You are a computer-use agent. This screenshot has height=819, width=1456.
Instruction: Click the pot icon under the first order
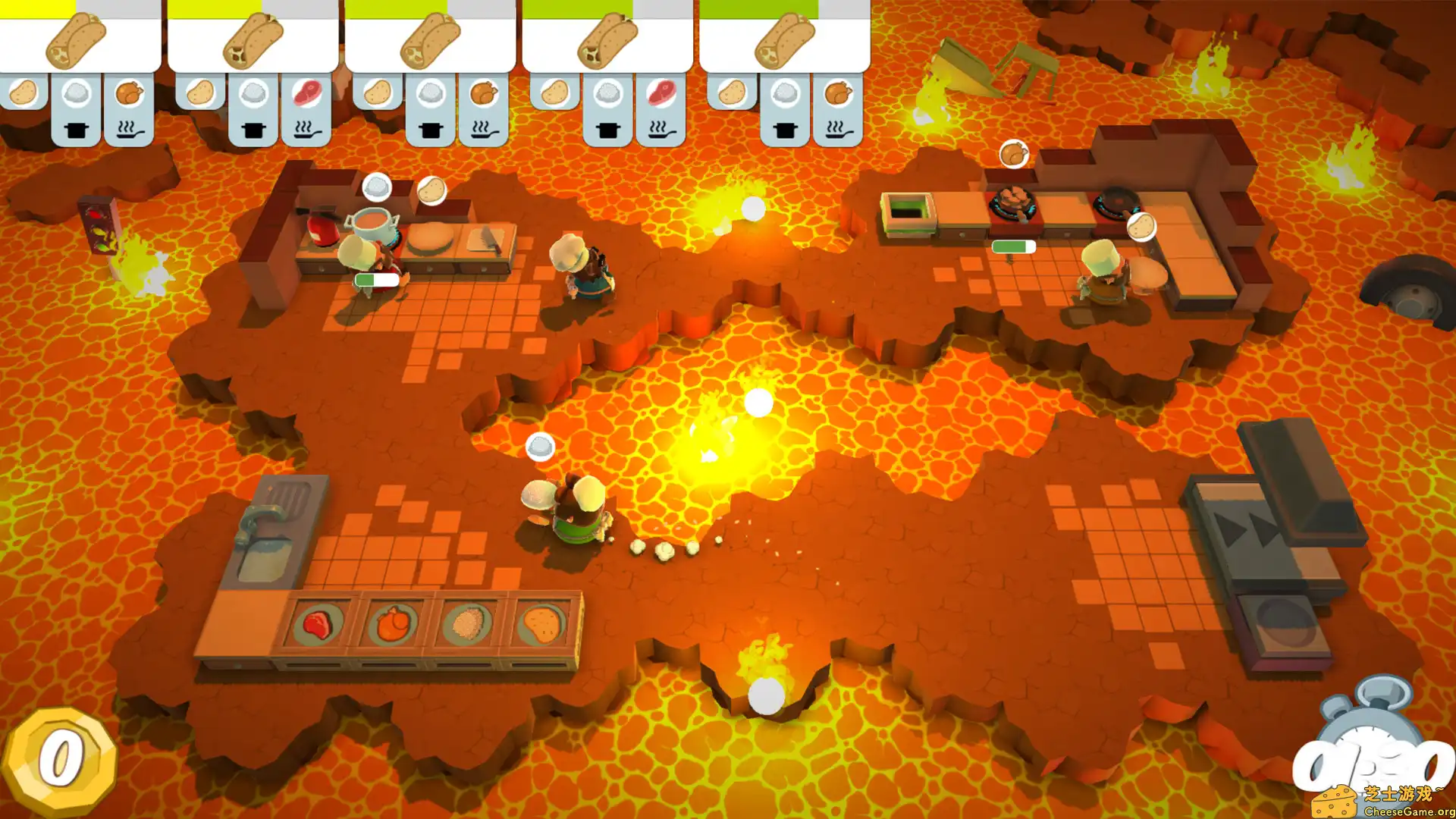(x=76, y=129)
